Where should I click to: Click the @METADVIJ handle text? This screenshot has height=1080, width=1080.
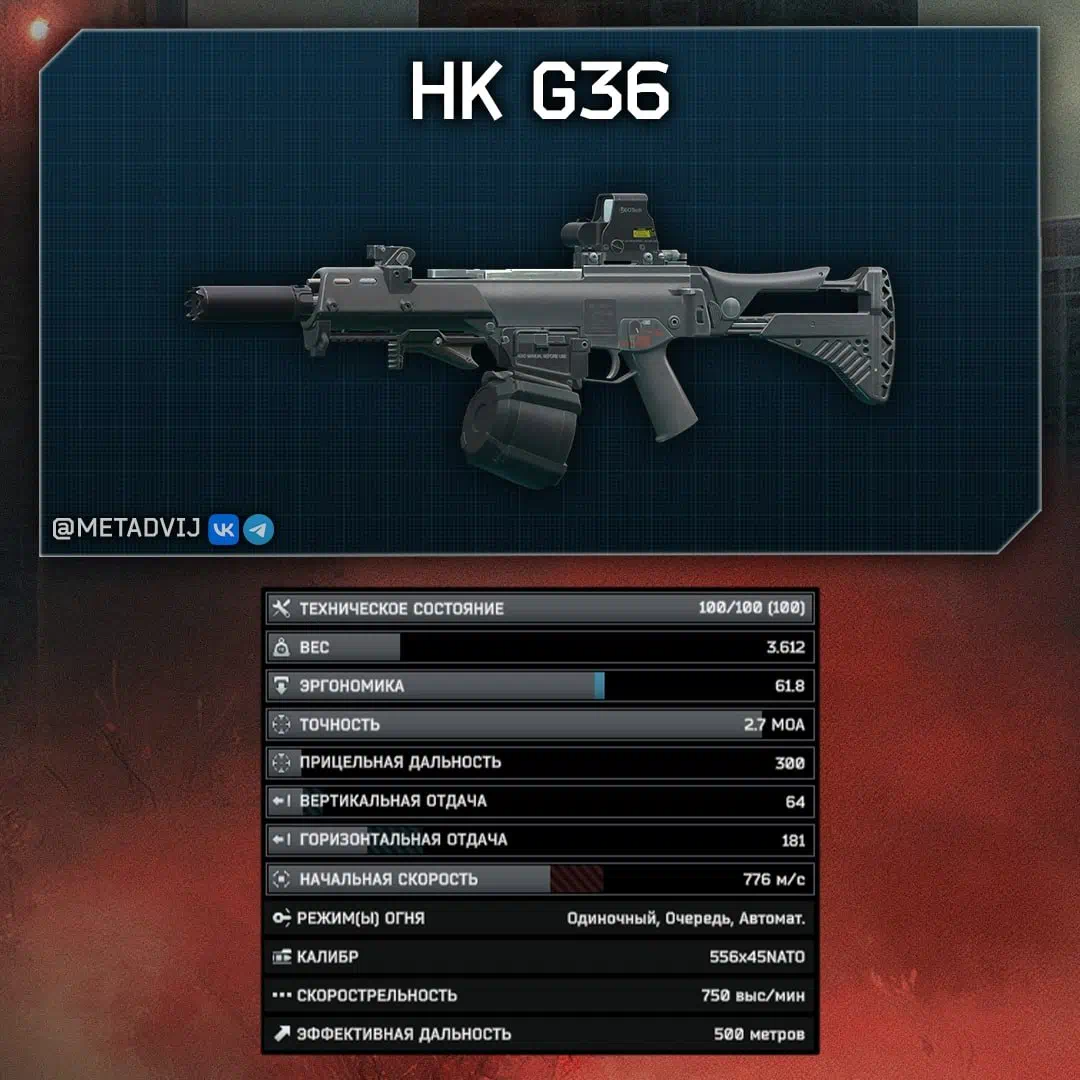(127, 529)
